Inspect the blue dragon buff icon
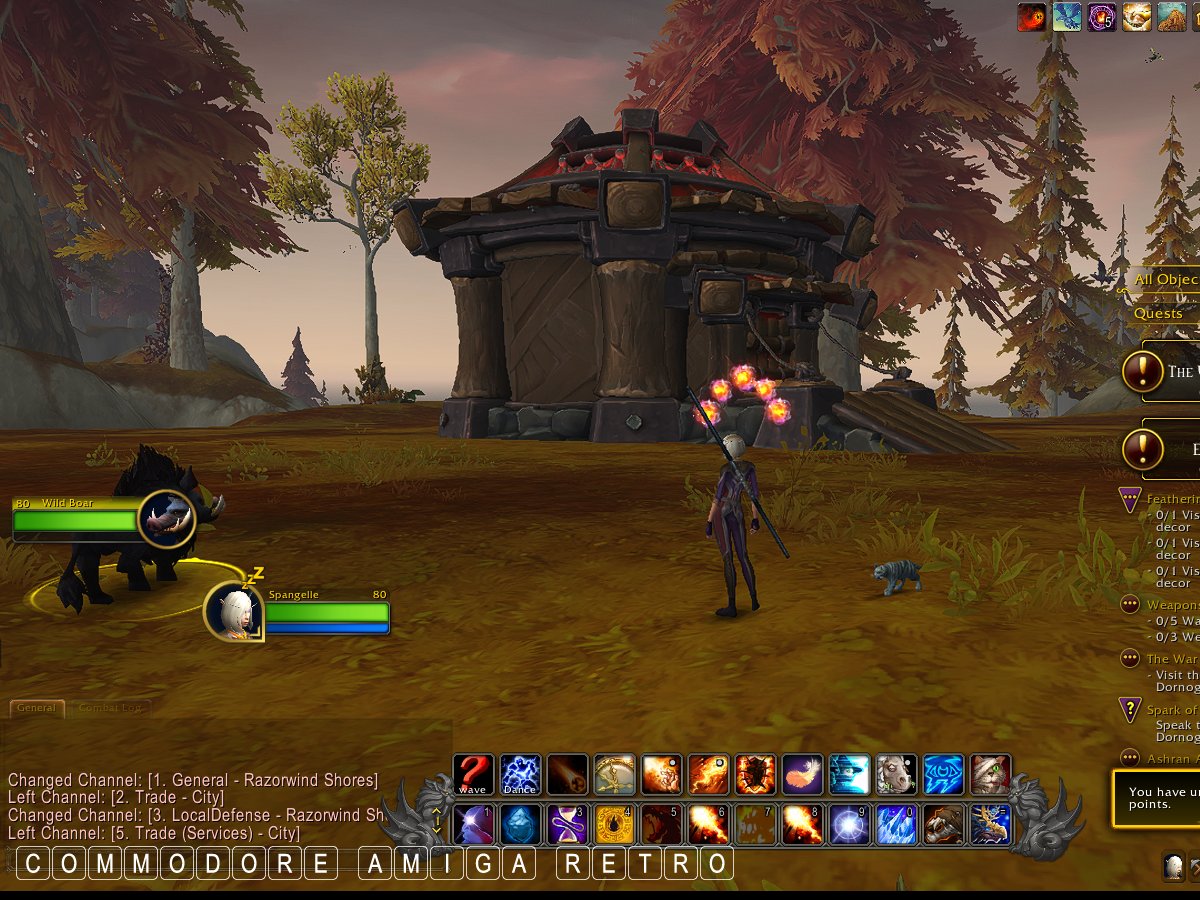The width and height of the screenshot is (1200, 900). pos(1067,17)
